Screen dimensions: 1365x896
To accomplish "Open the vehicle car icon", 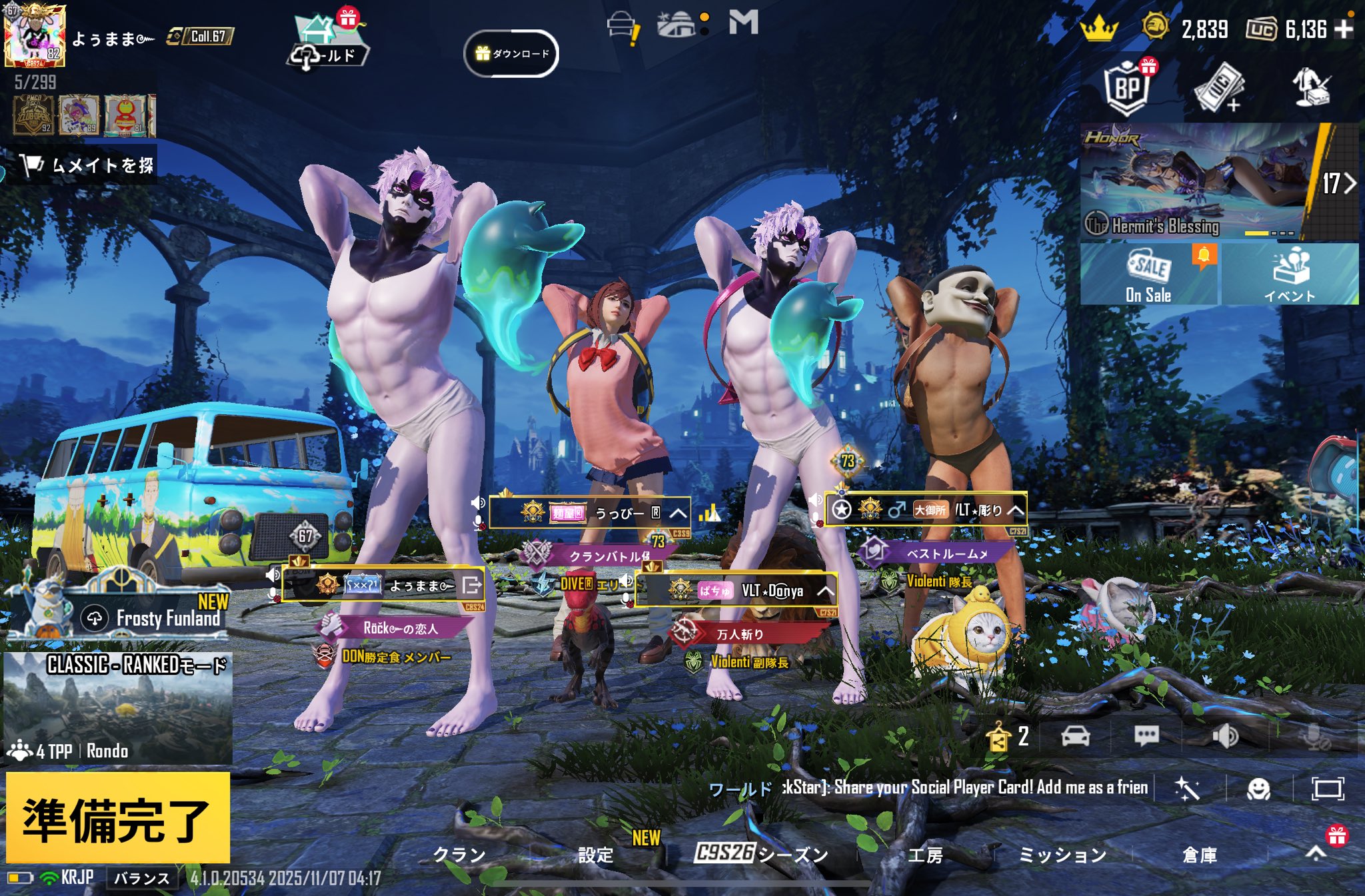I will click(1075, 736).
